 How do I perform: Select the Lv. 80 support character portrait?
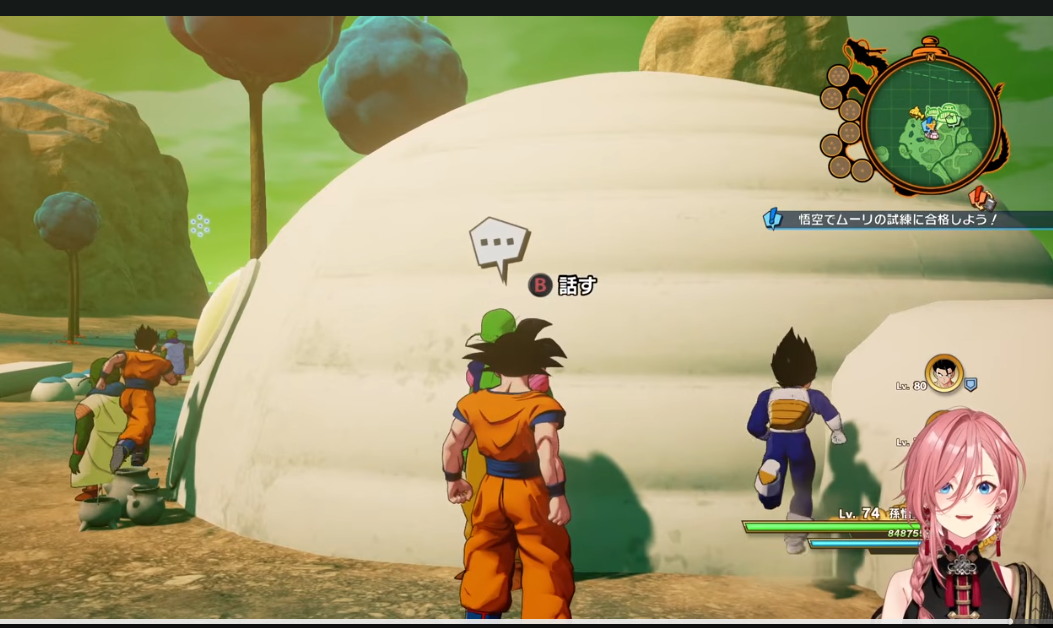point(943,373)
